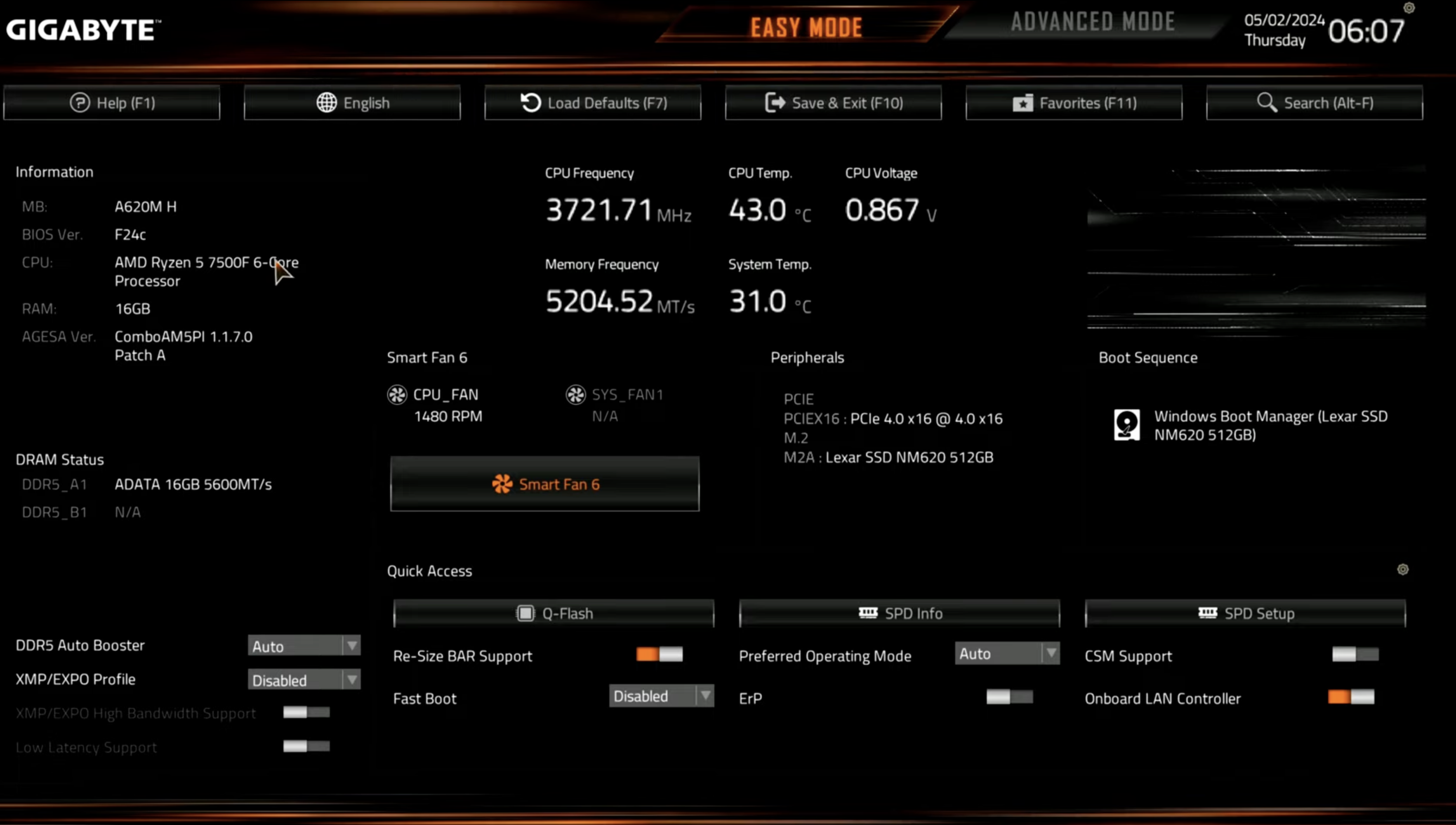This screenshot has height=825, width=1456.
Task: Click the globe icon to change language
Action: coord(327,103)
